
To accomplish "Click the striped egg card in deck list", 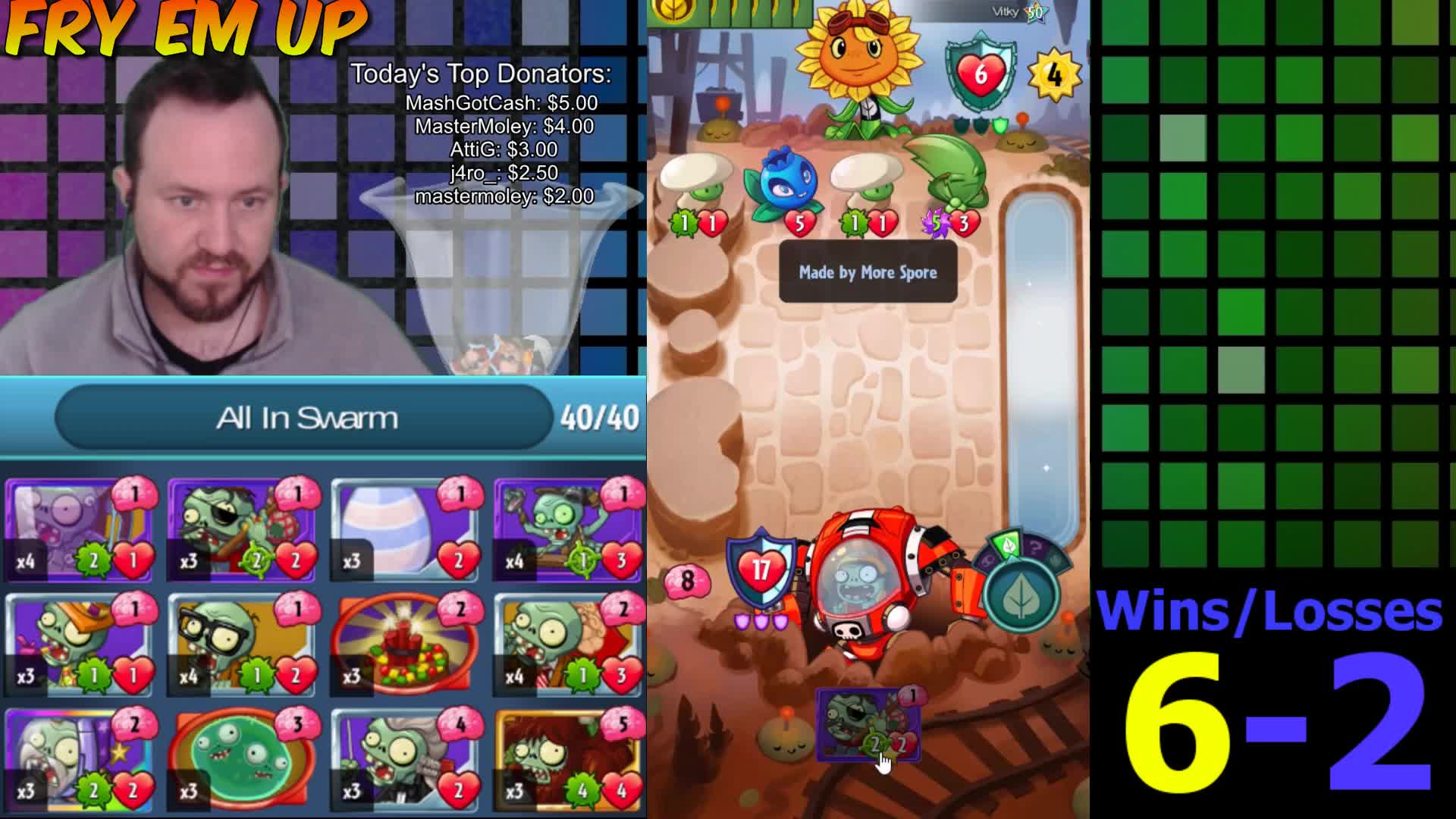I will pos(405,529).
